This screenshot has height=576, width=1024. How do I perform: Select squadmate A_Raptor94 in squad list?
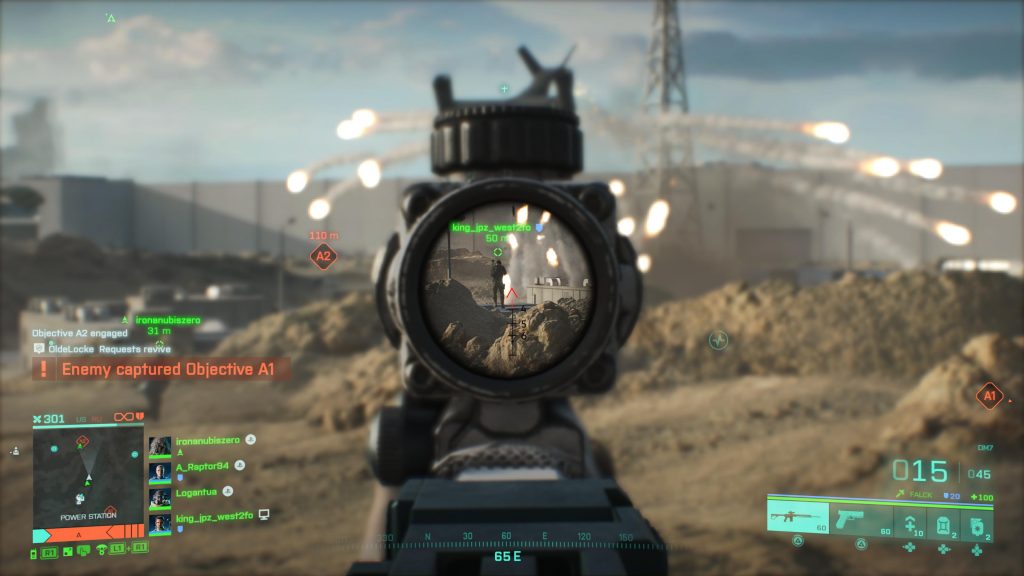coord(202,466)
